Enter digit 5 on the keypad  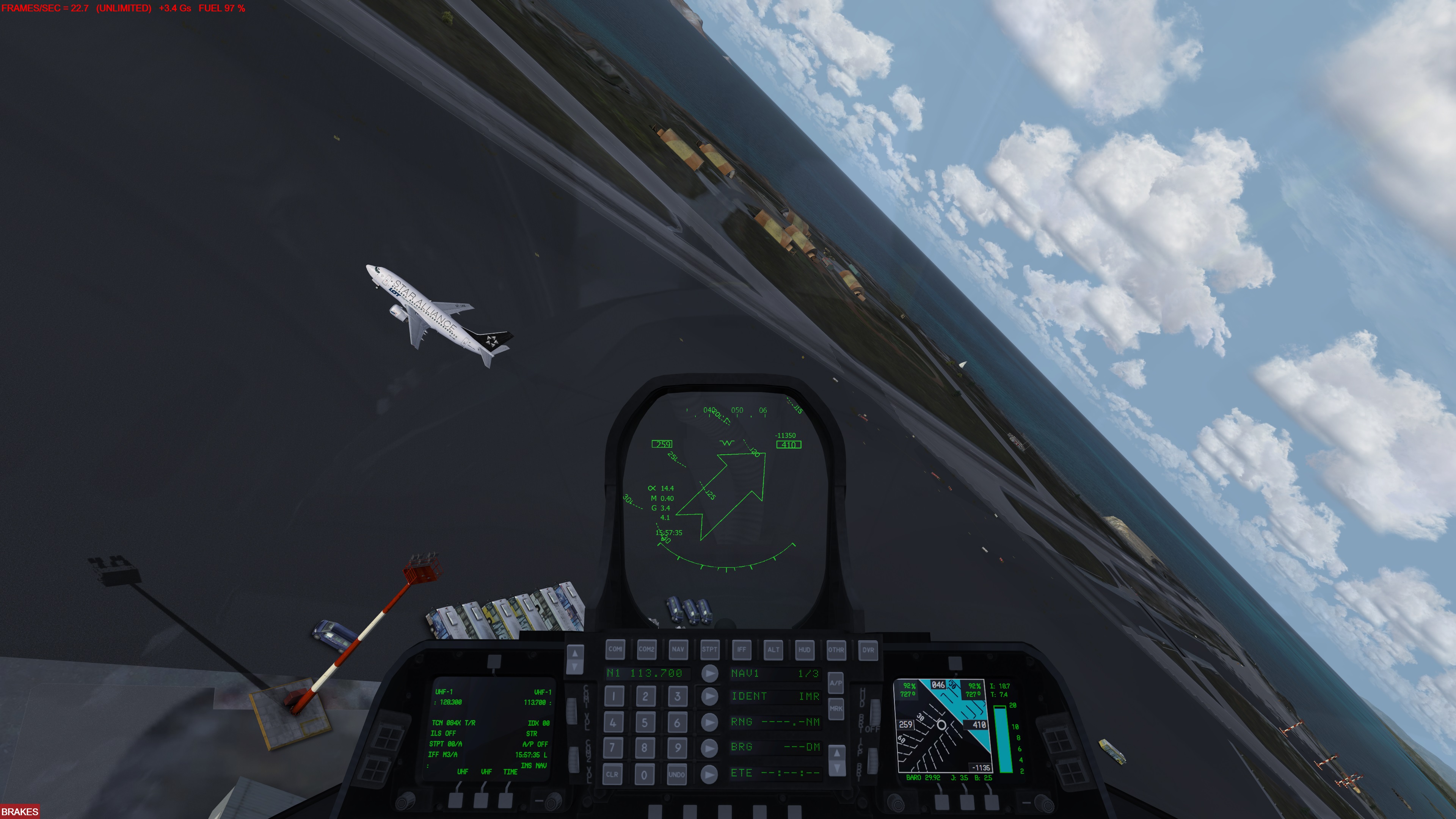[644, 722]
